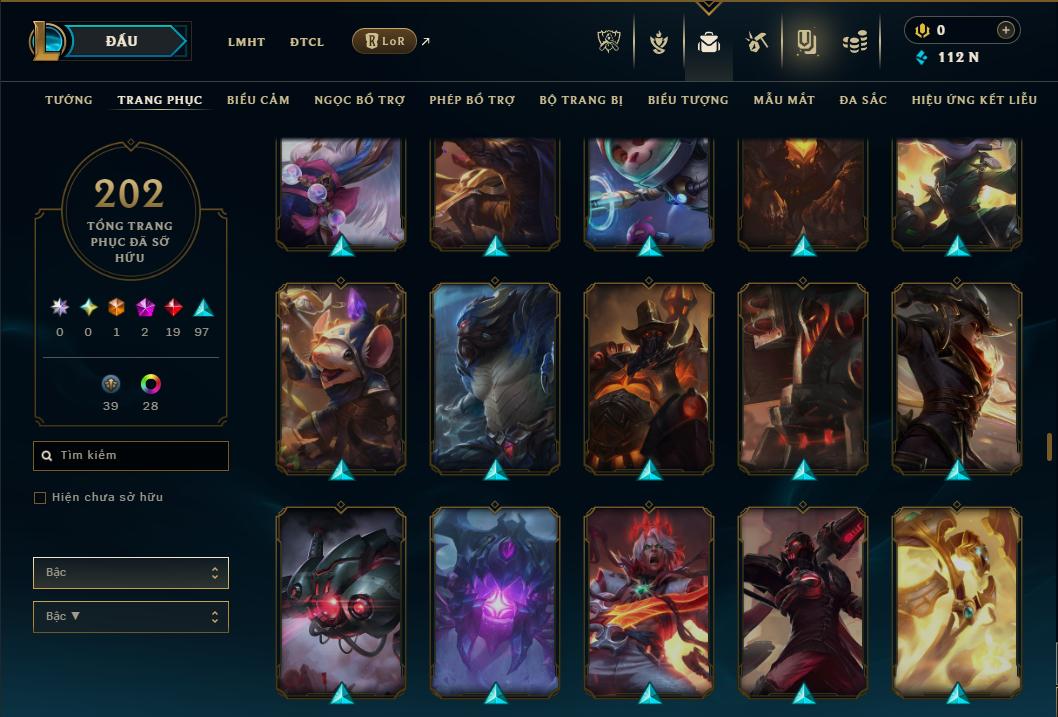Select the mouse with purple gem skin card
Image resolution: width=1058 pixels, height=717 pixels.
point(341,376)
